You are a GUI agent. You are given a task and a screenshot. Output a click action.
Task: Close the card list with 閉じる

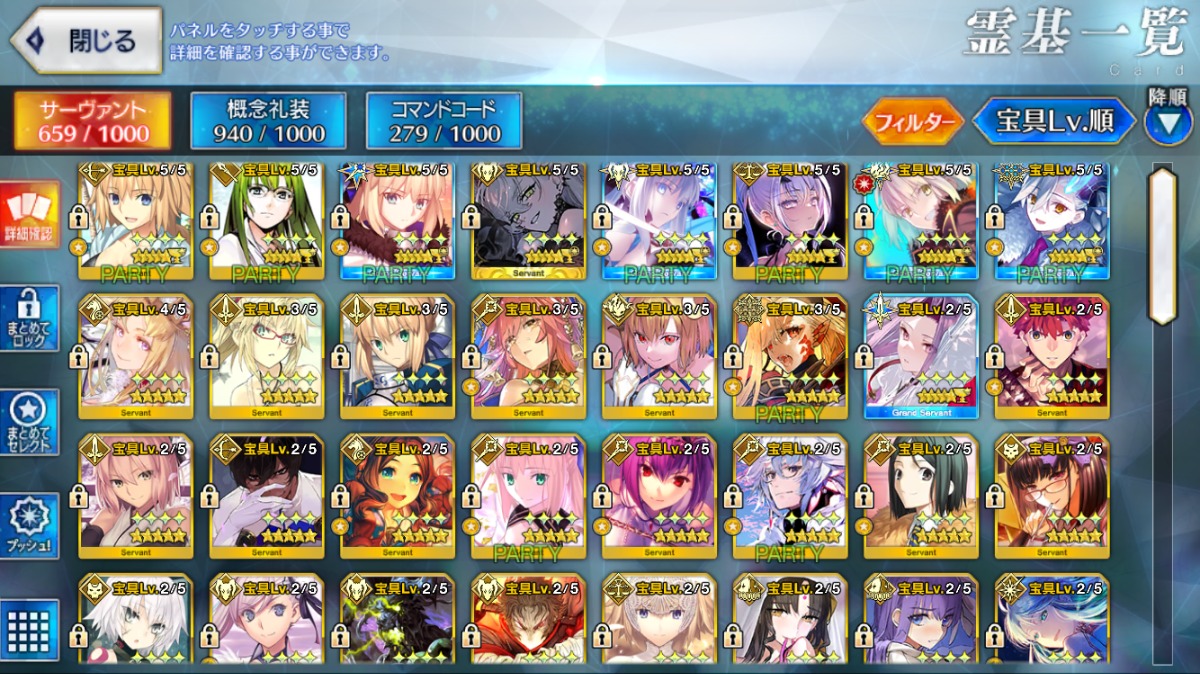tap(87, 41)
